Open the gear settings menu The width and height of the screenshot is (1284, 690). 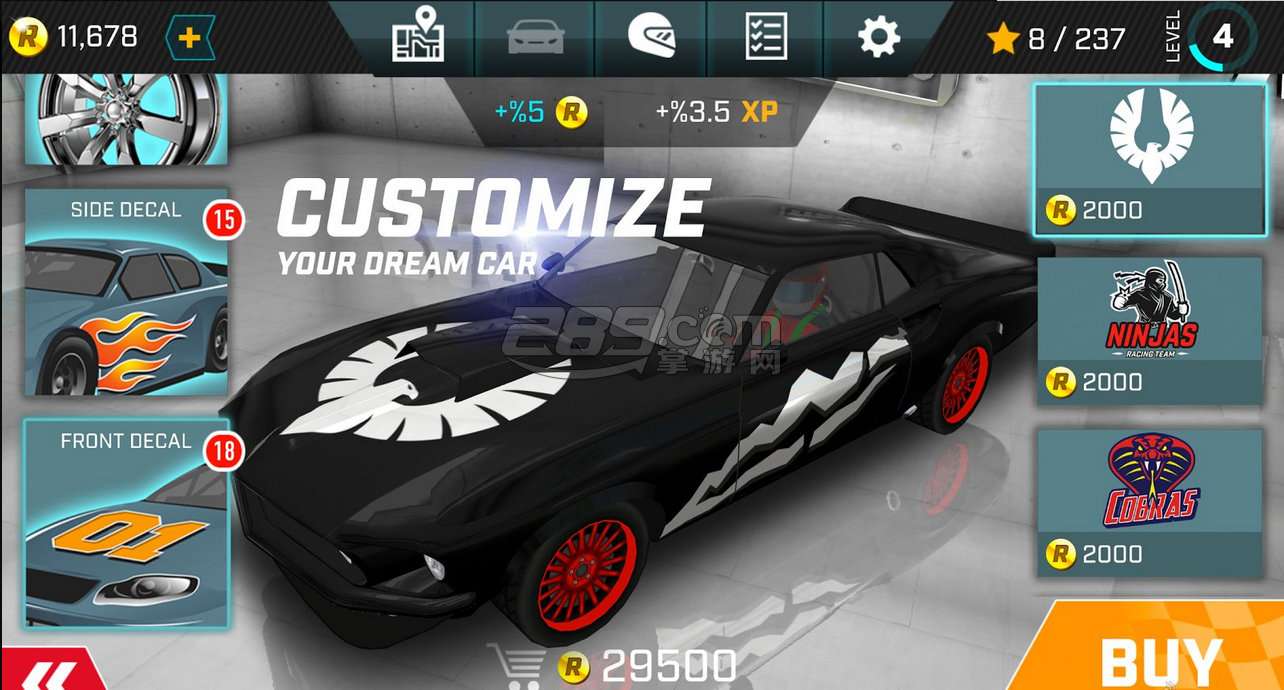pos(879,38)
